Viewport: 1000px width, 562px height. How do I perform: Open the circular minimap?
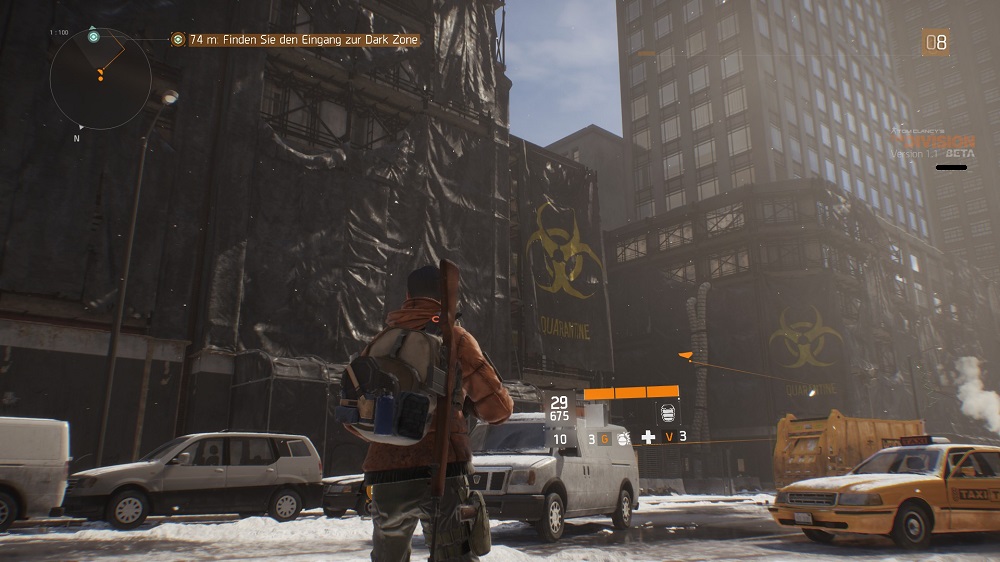click(x=100, y=78)
